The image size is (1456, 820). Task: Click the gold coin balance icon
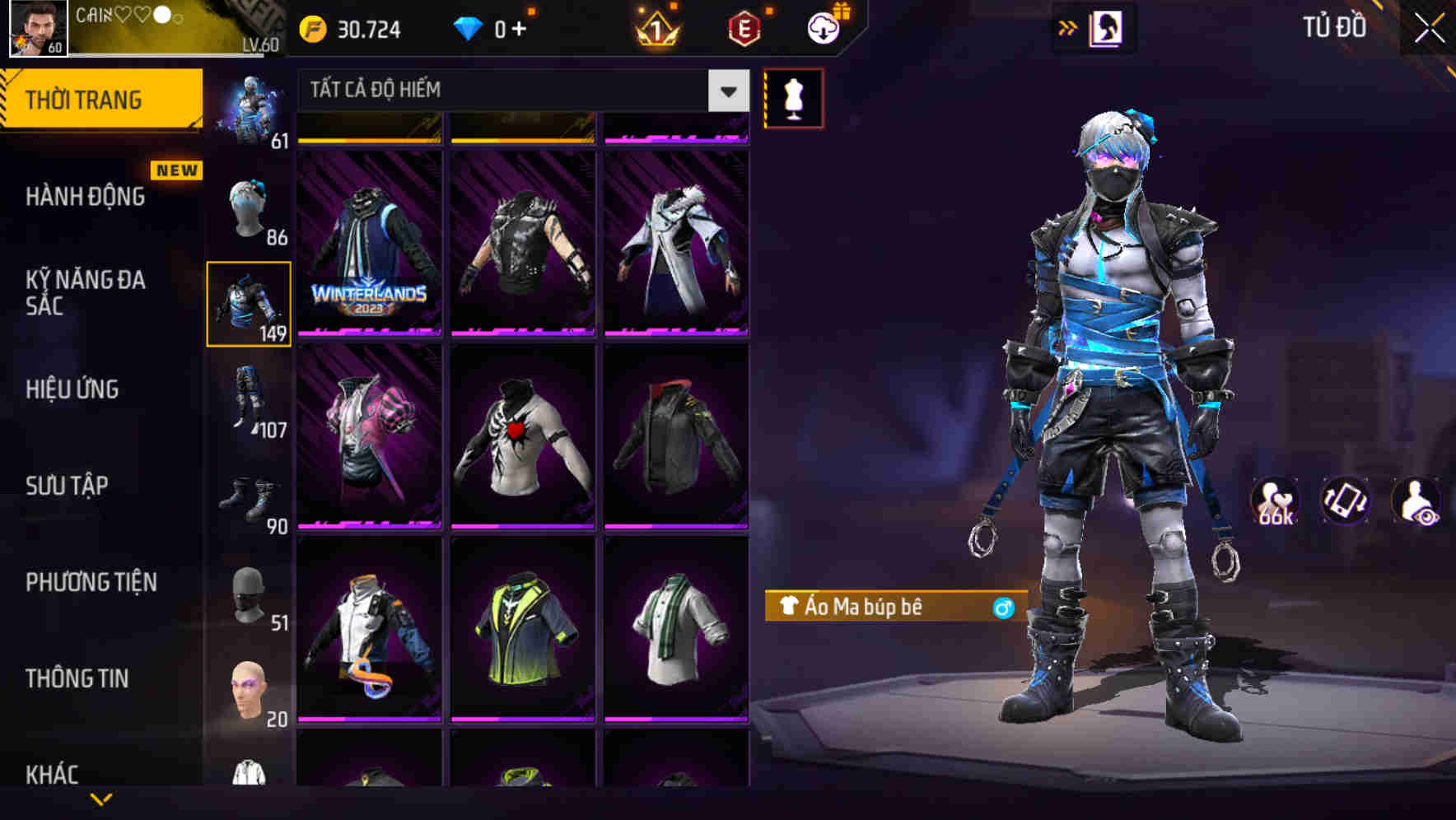tap(312, 27)
